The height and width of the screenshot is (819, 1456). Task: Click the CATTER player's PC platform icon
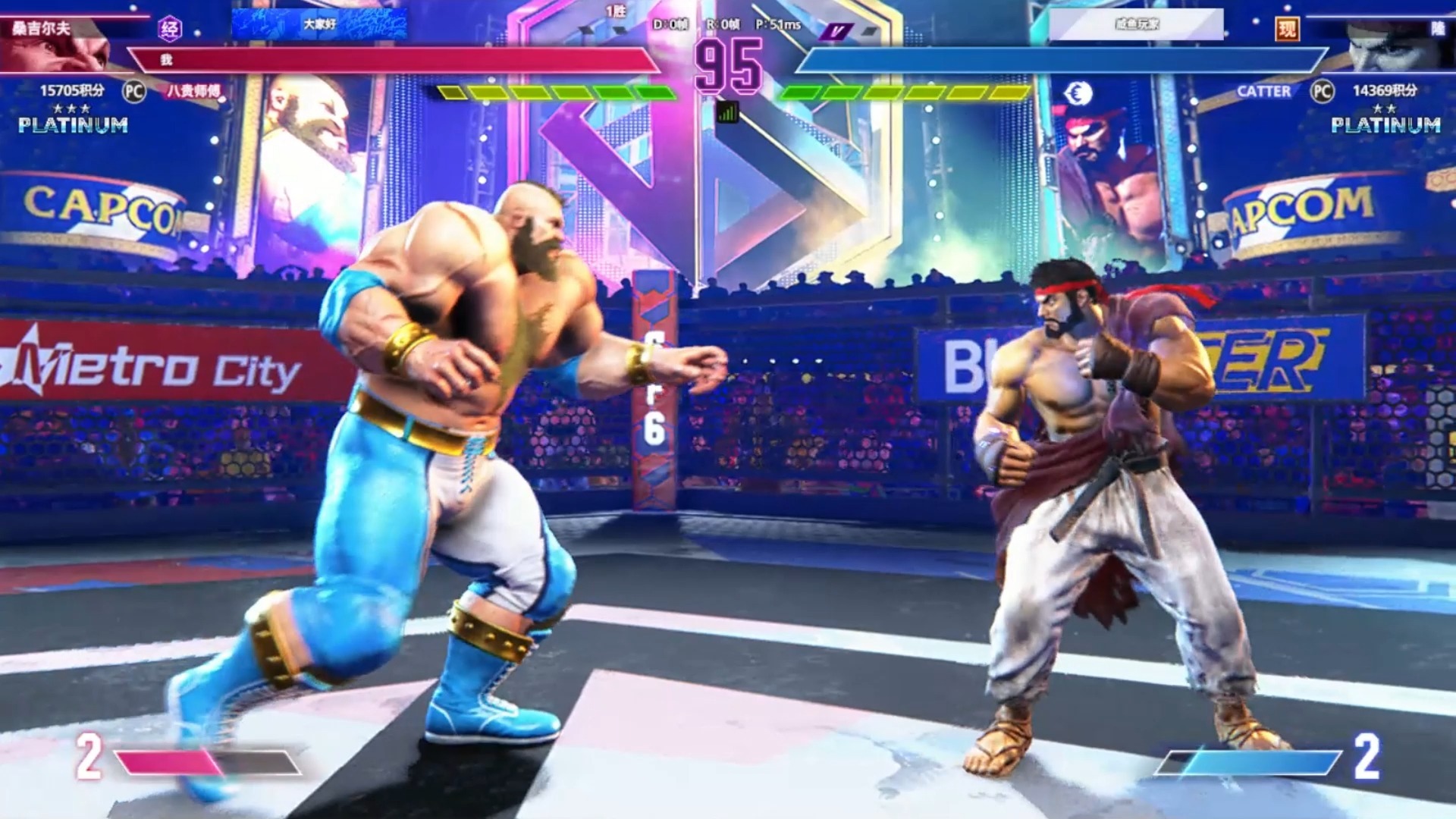click(x=1322, y=91)
